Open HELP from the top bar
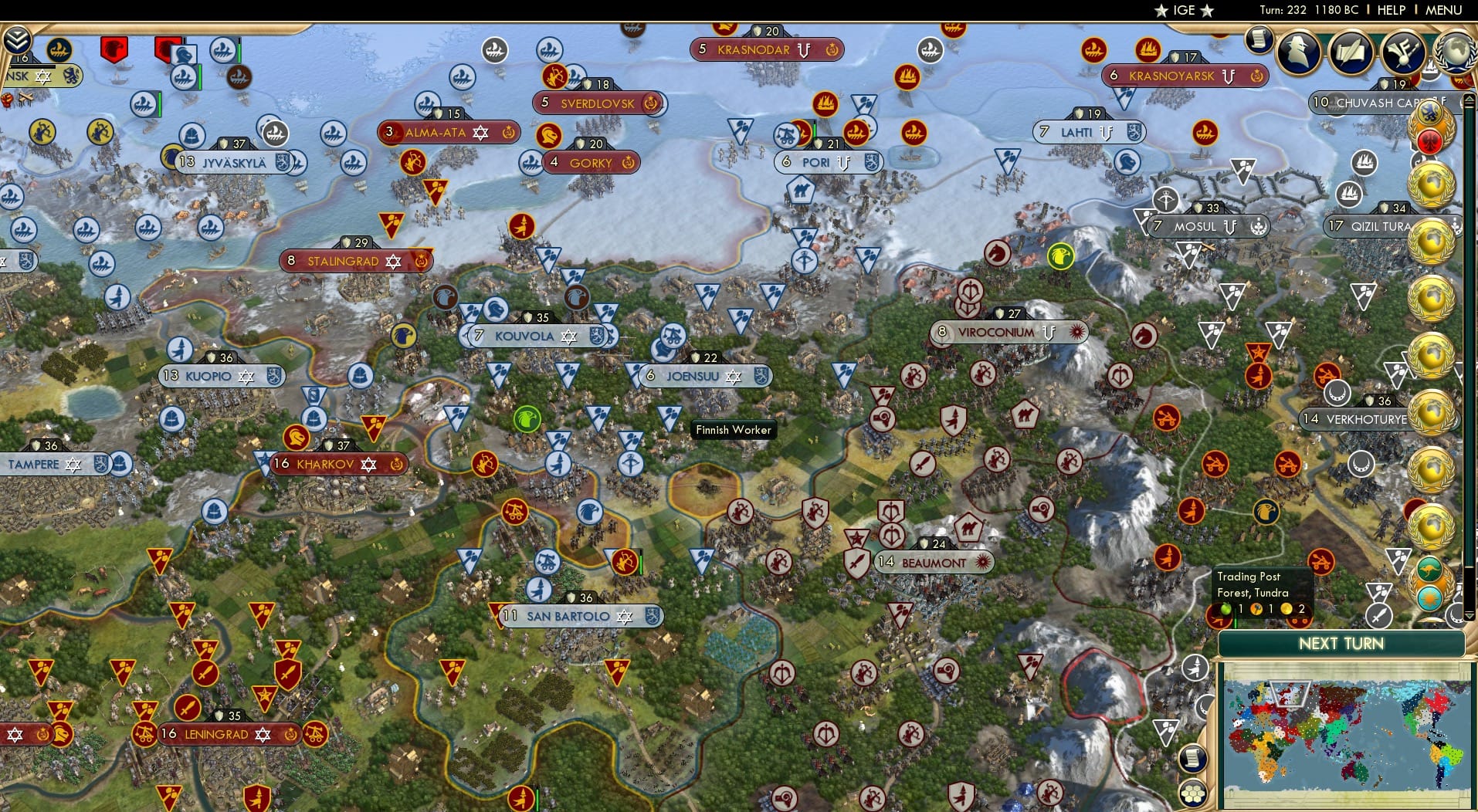1478x812 pixels. point(1389,10)
